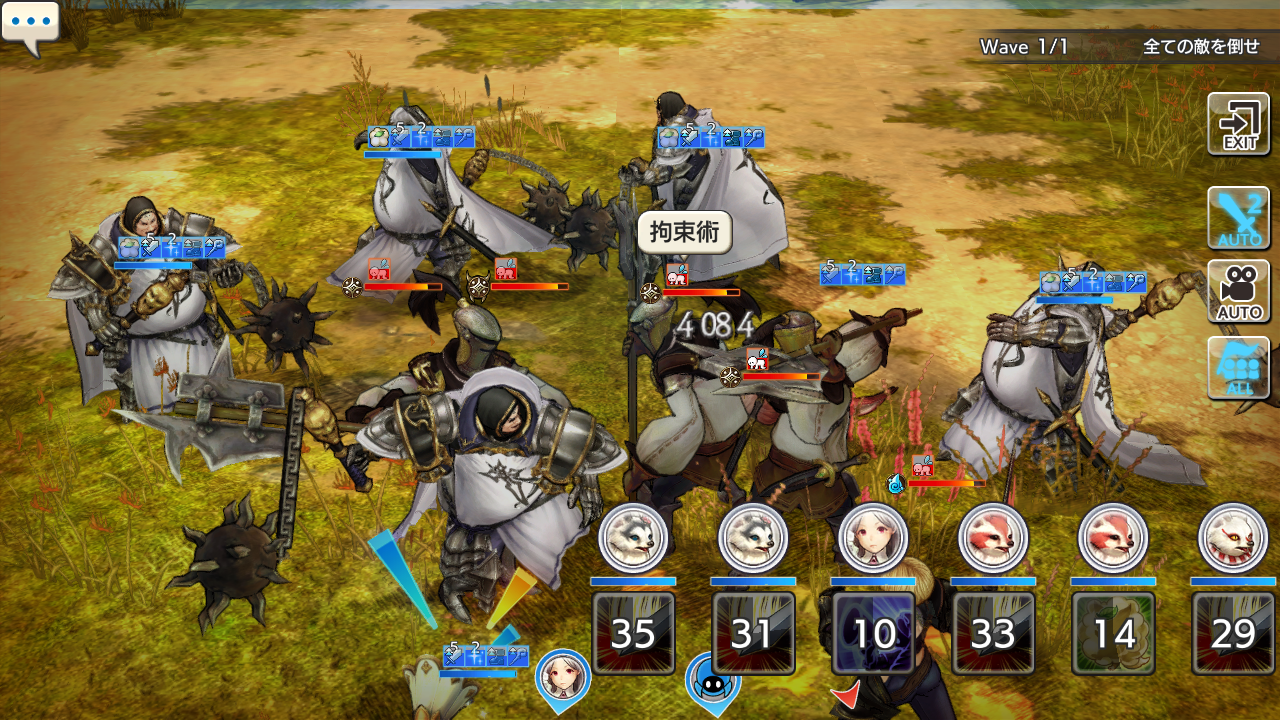Toggle the ALL party target button
The height and width of the screenshot is (720, 1280).
coord(1238,367)
